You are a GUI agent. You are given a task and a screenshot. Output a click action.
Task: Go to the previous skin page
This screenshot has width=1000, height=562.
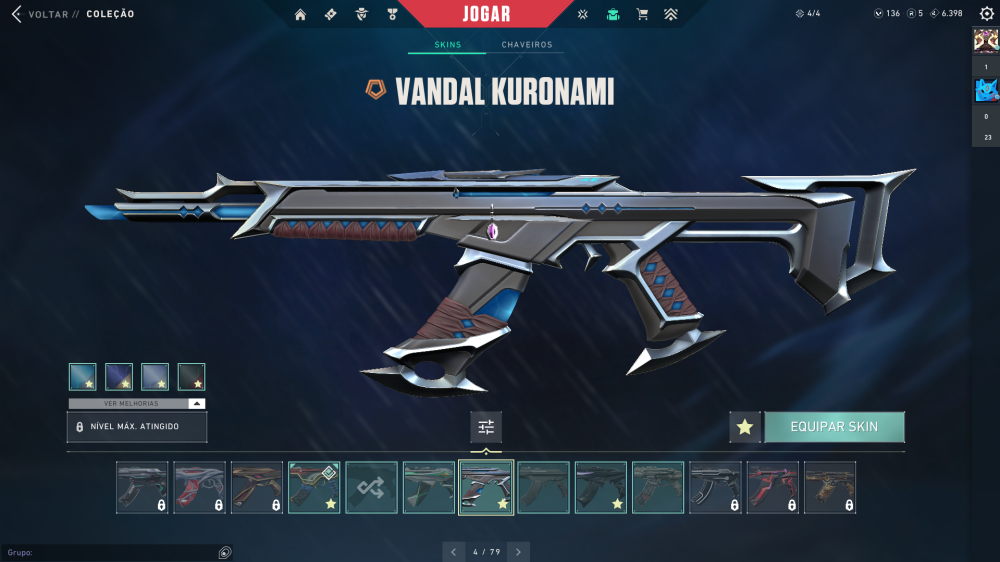point(454,552)
